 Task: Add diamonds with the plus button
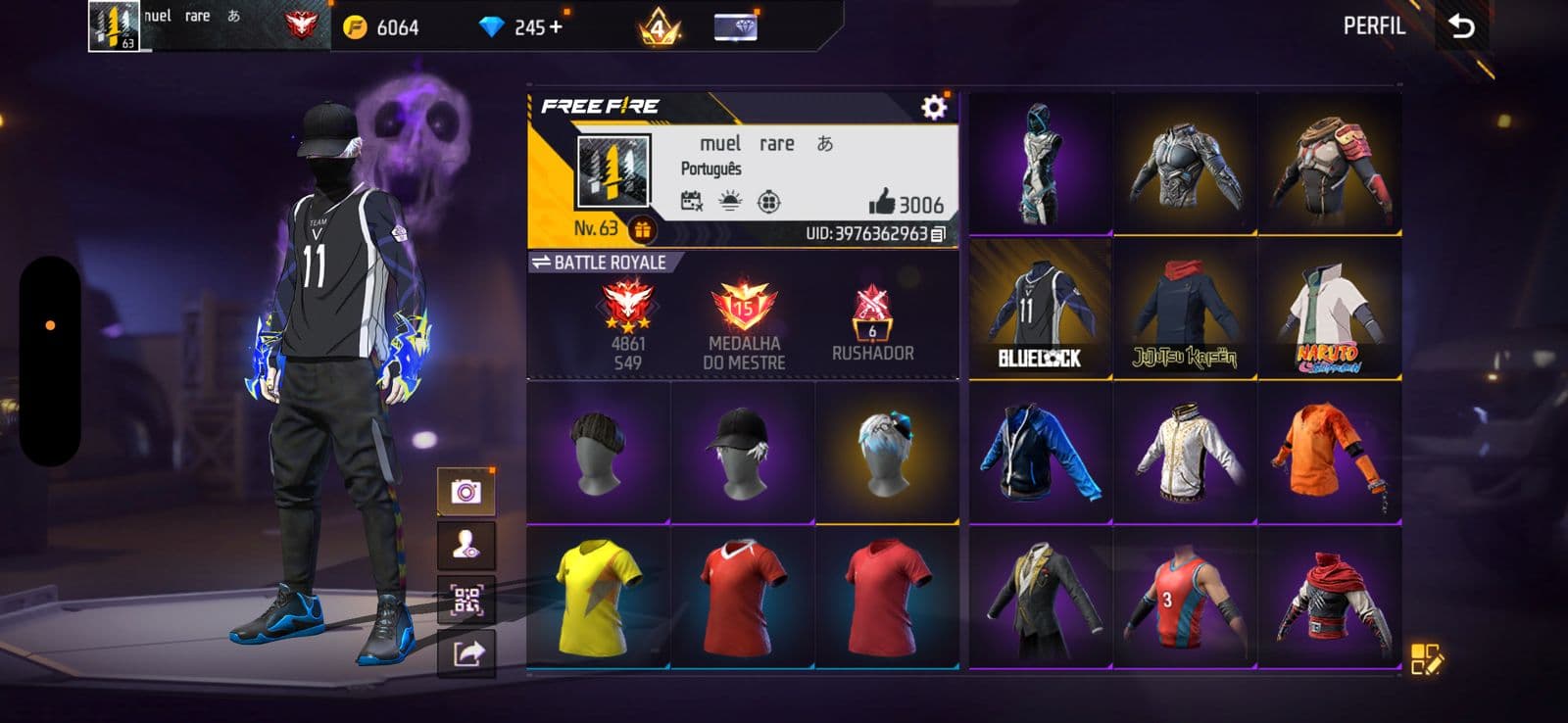click(x=557, y=27)
